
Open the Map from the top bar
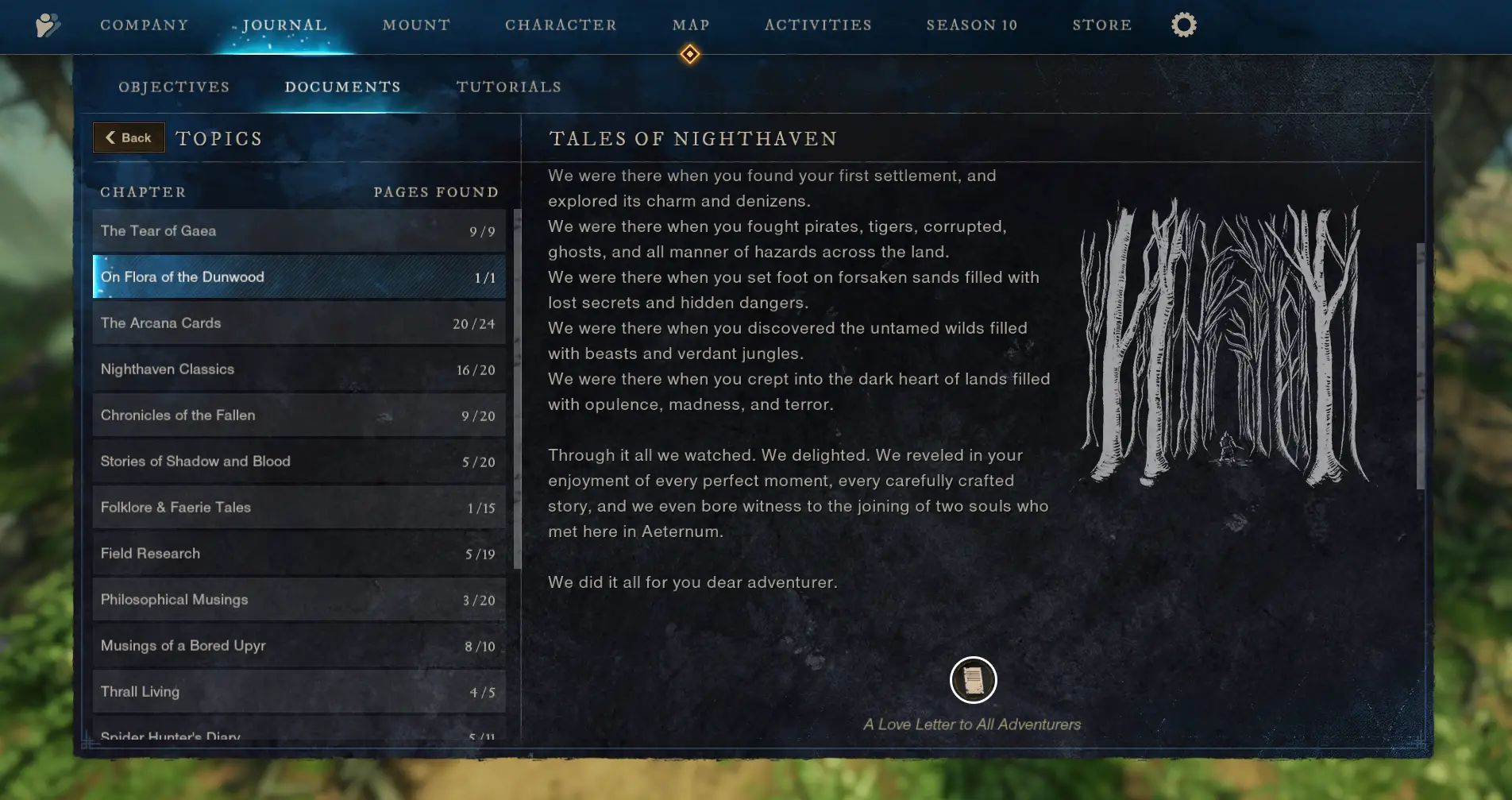[690, 25]
